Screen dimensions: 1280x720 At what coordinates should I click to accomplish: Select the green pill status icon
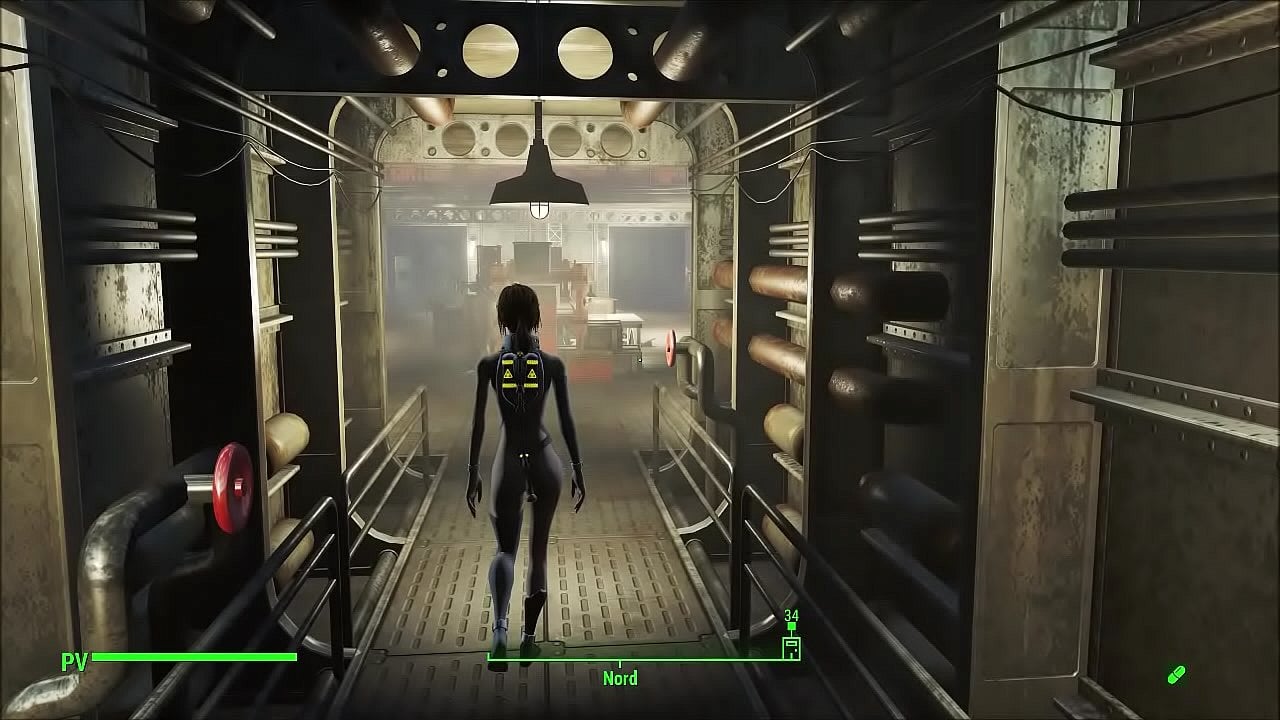(x=1176, y=675)
